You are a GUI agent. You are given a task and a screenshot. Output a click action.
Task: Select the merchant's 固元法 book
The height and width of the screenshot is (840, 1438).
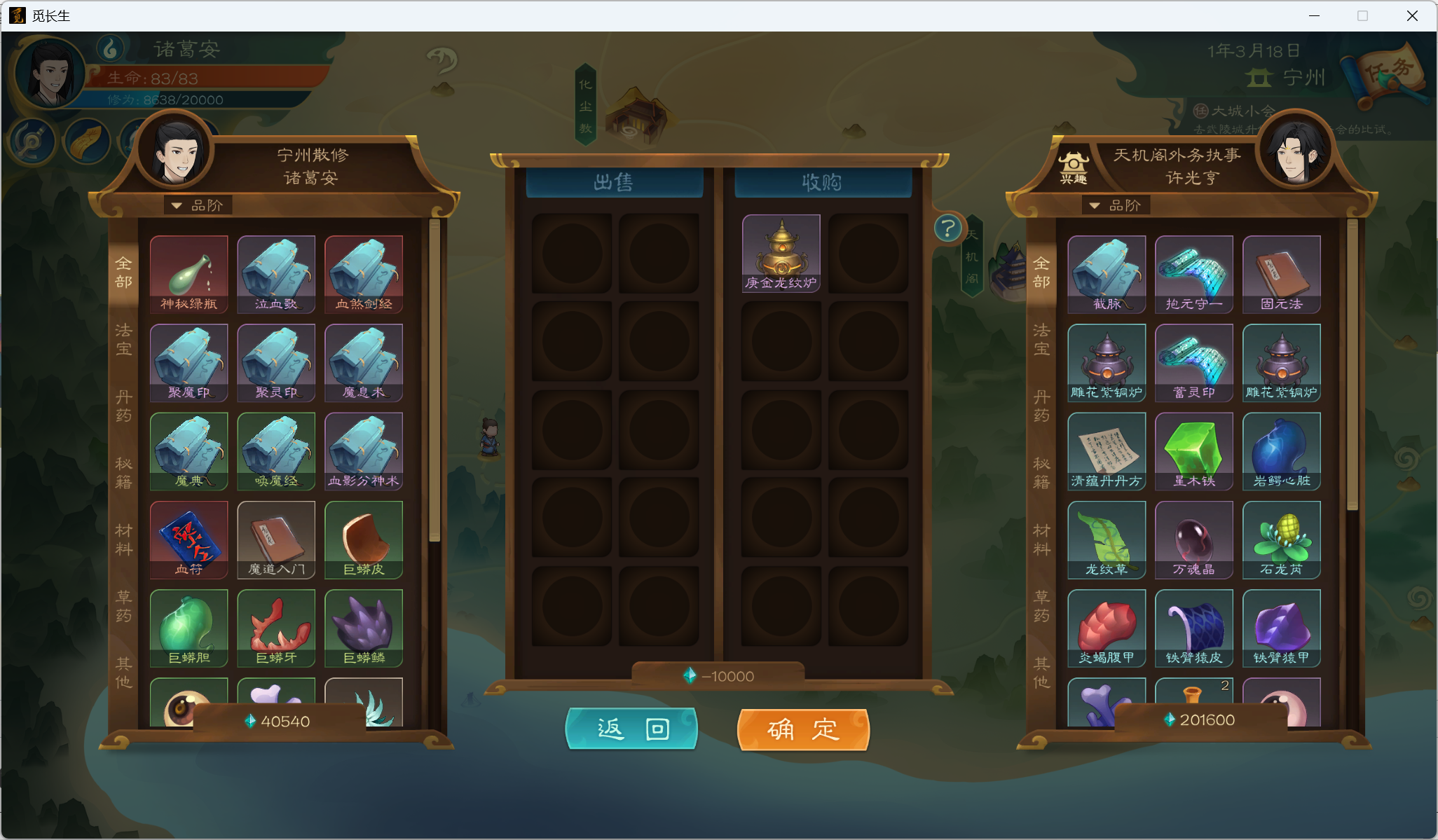pyautogui.click(x=1281, y=273)
